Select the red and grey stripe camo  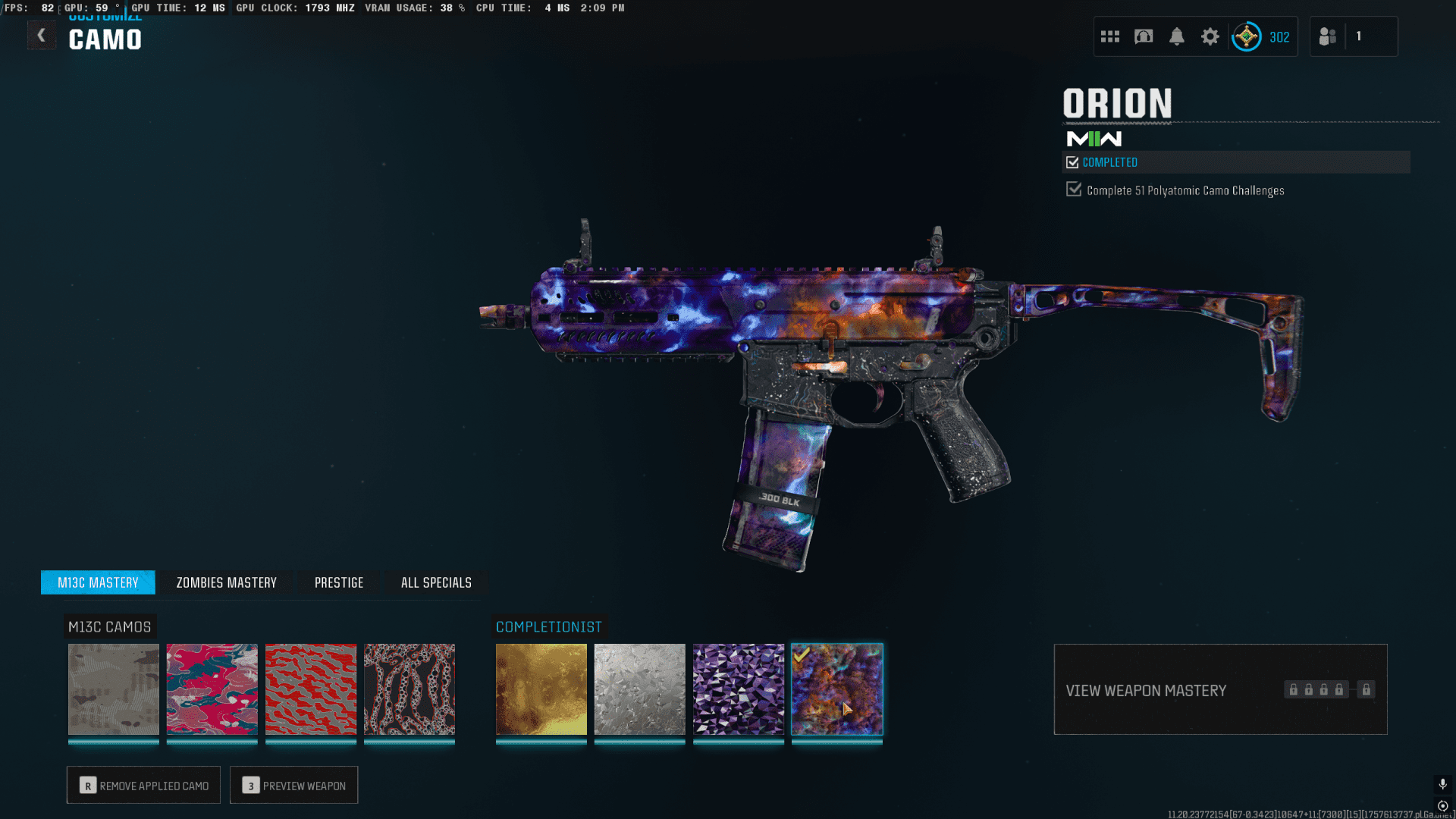coord(311,689)
